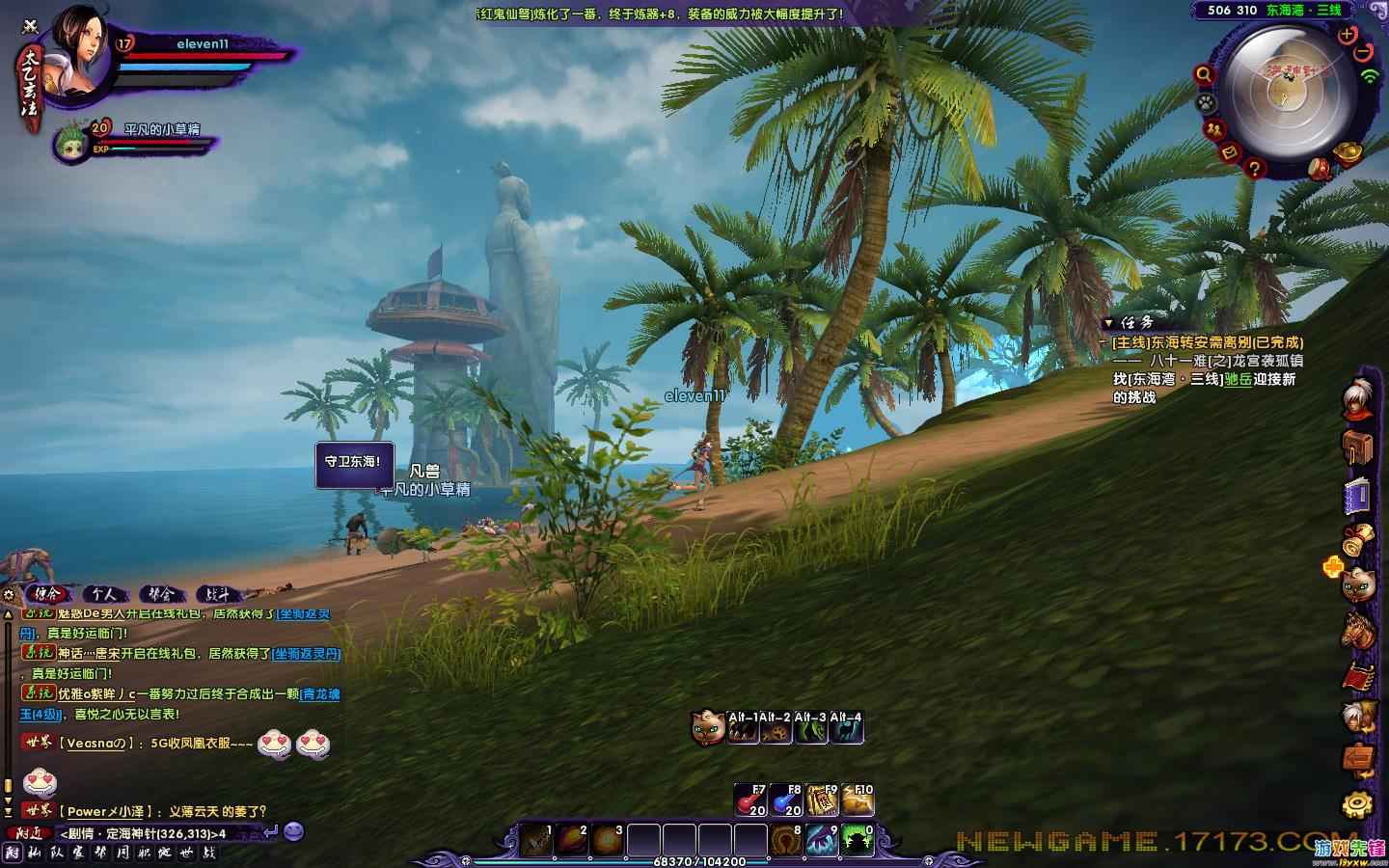Use the red potion in F7 slot
Viewport: 1389px width, 868px height.
click(x=750, y=800)
